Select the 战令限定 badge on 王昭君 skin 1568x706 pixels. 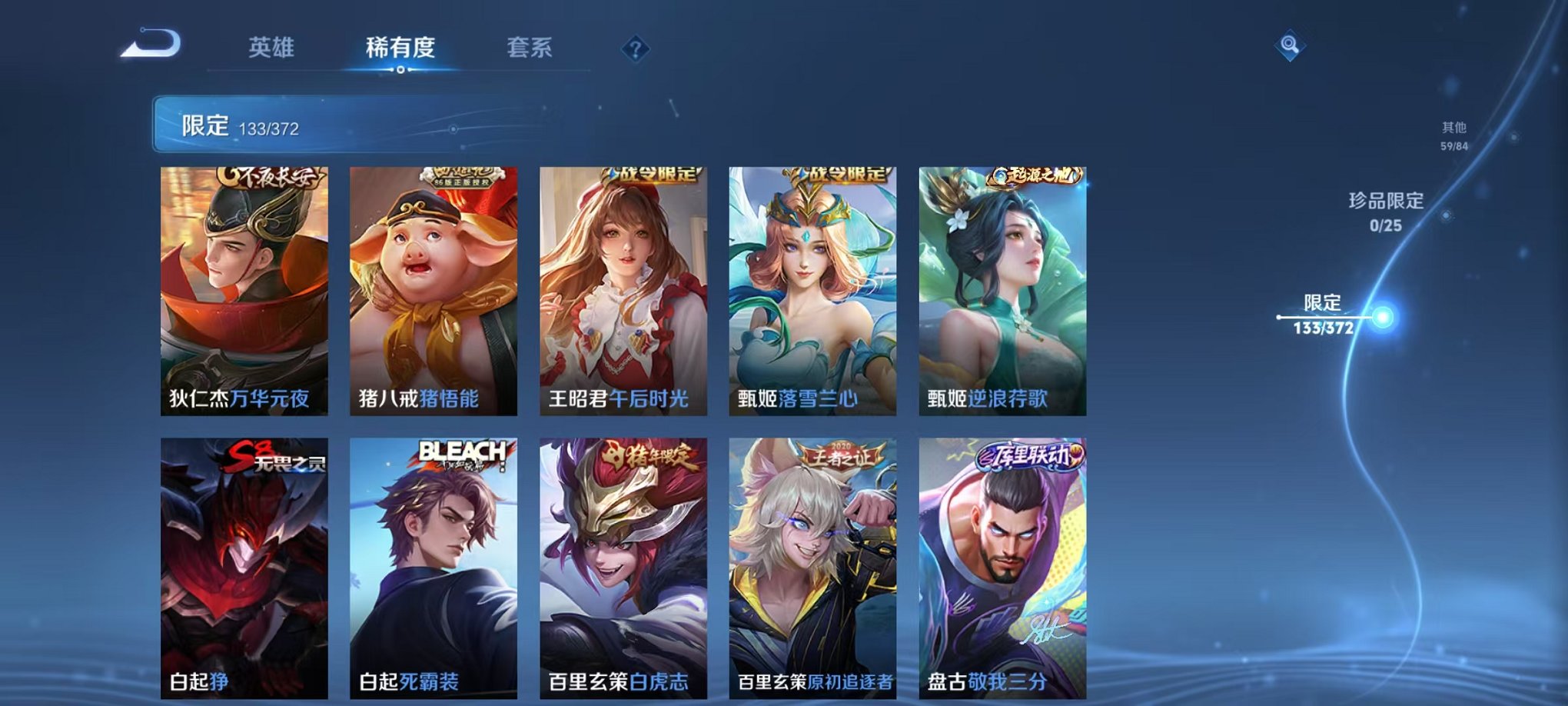tap(653, 175)
